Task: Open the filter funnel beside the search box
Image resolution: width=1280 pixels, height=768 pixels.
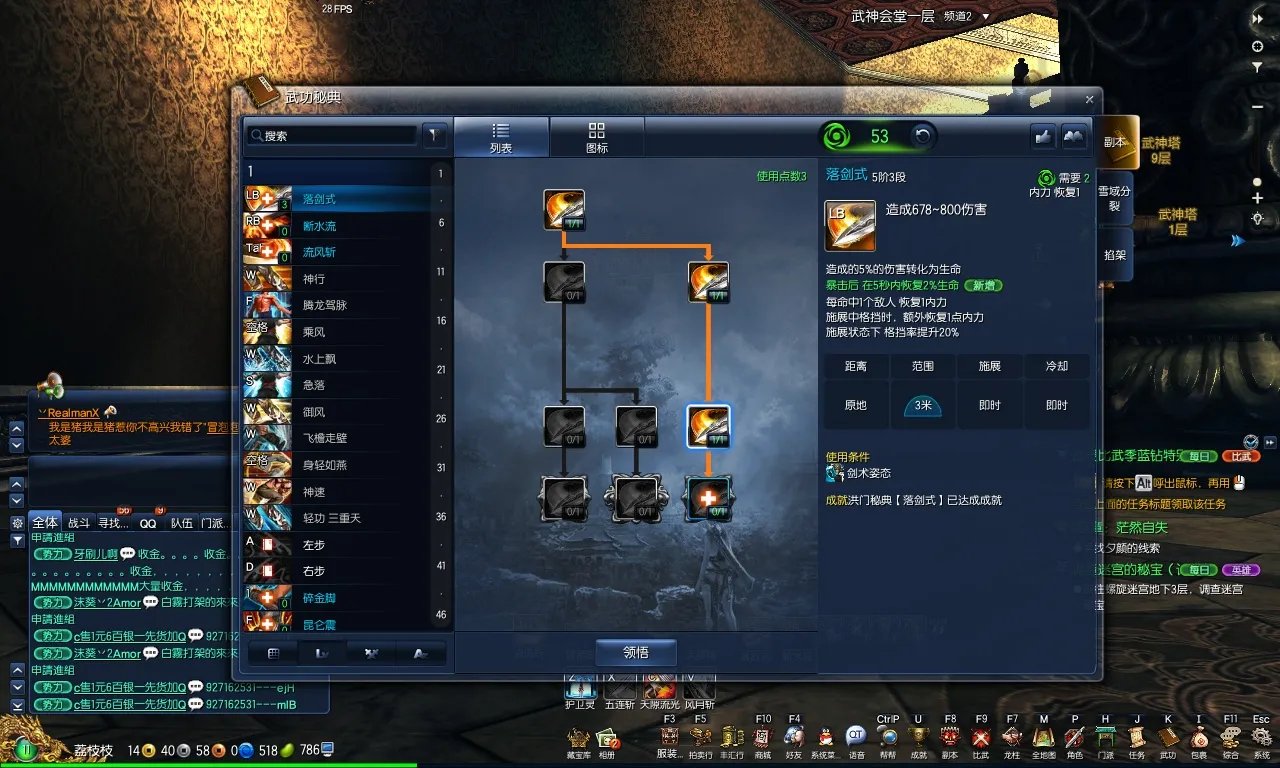Action: pyautogui.click(x=434, y=134)
